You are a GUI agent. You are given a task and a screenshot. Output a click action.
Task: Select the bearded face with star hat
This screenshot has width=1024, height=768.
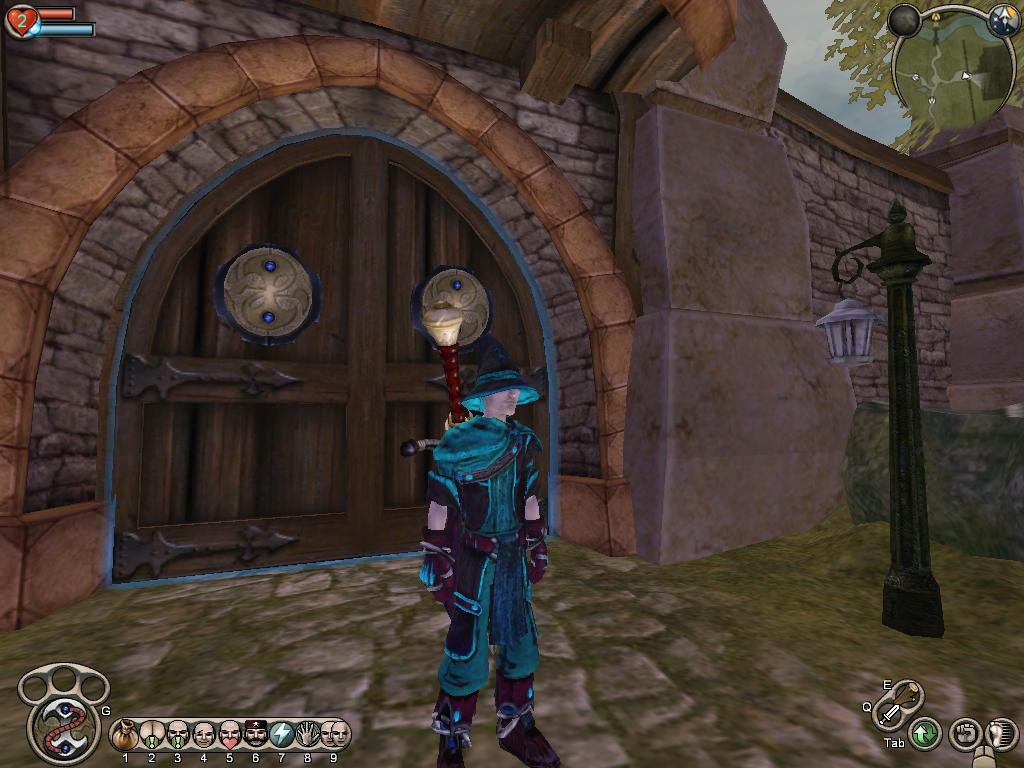[256, 735]
